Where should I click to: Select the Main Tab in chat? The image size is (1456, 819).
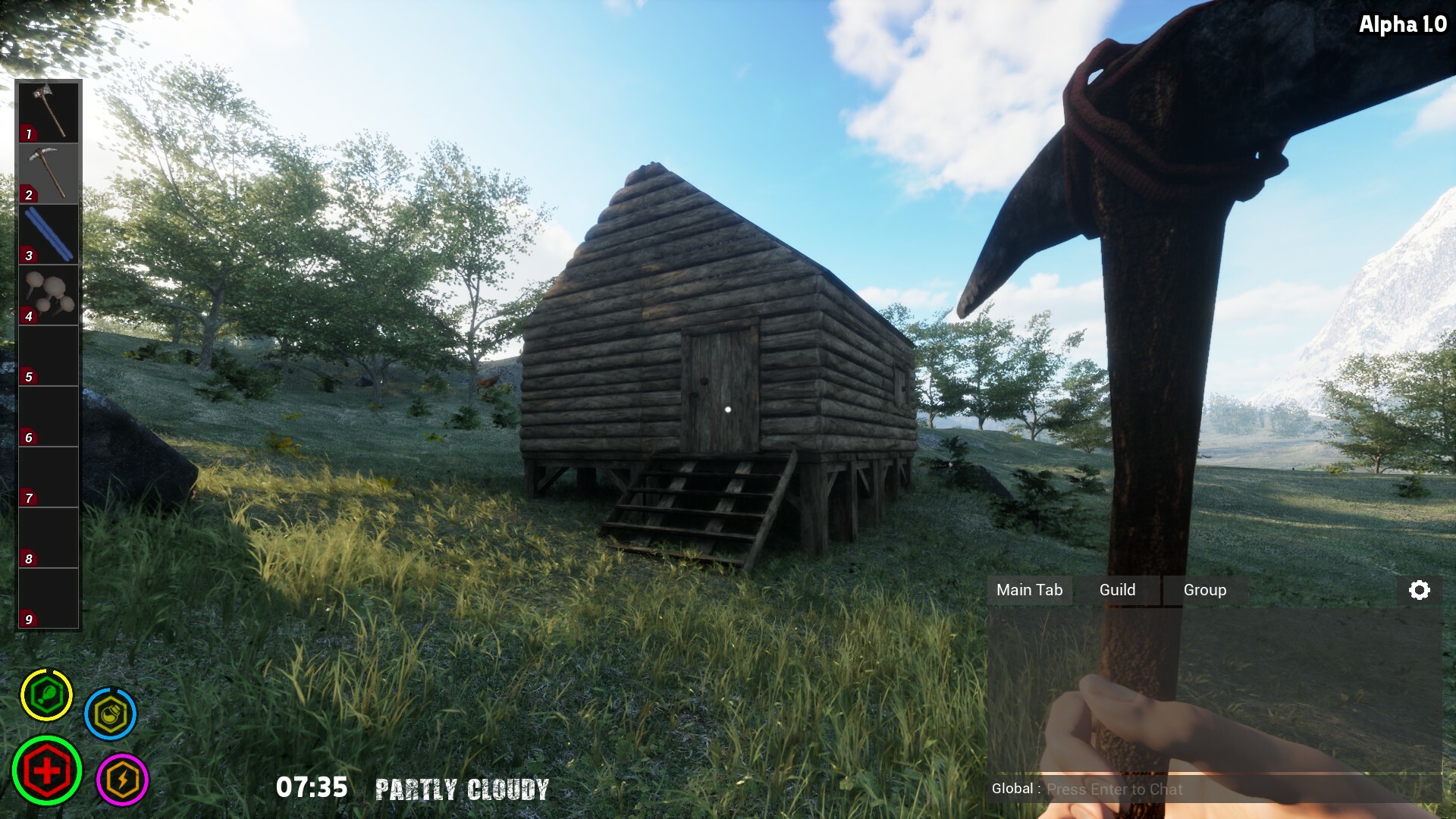[x=1030, y=590]
